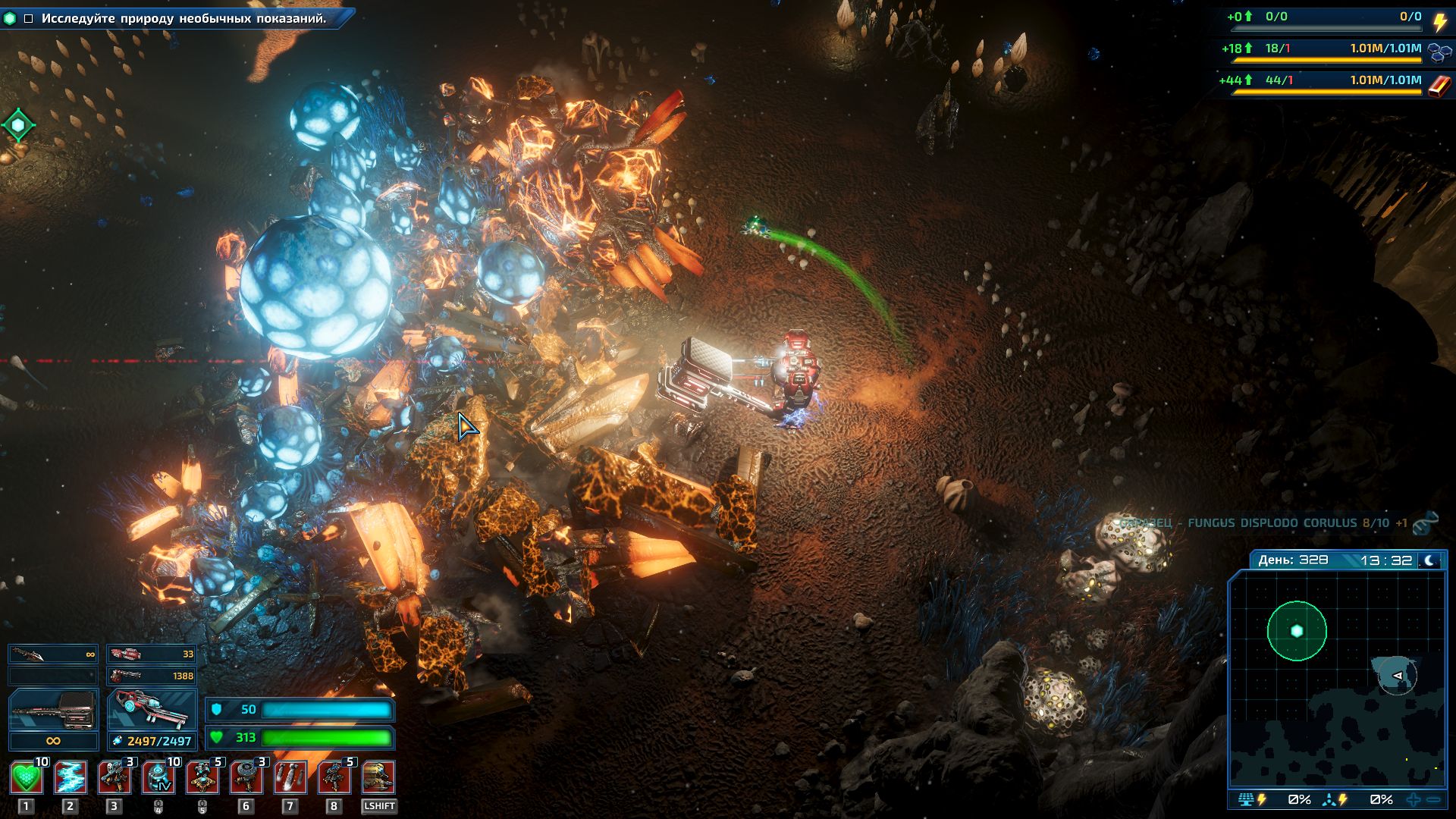Click the moon night-cycle icon
The image size is (1456, 819).
coord(1429,560)
